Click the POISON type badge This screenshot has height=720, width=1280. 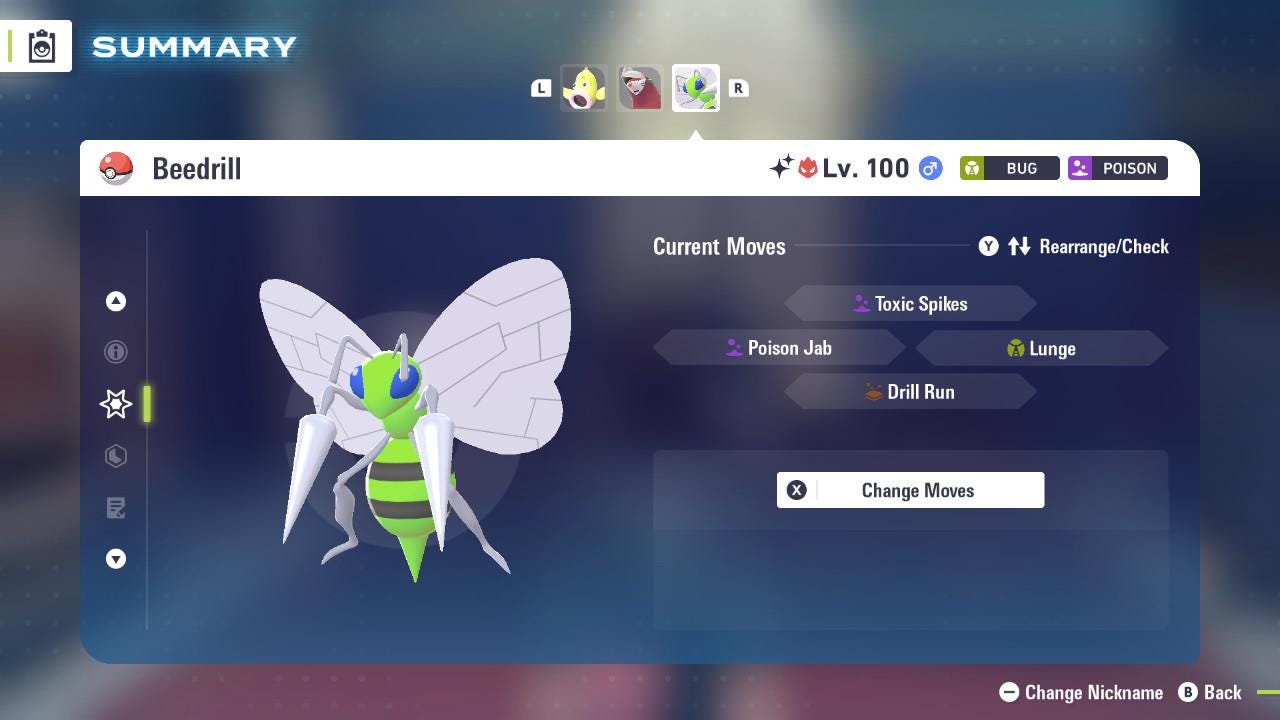coord(1117,168)
